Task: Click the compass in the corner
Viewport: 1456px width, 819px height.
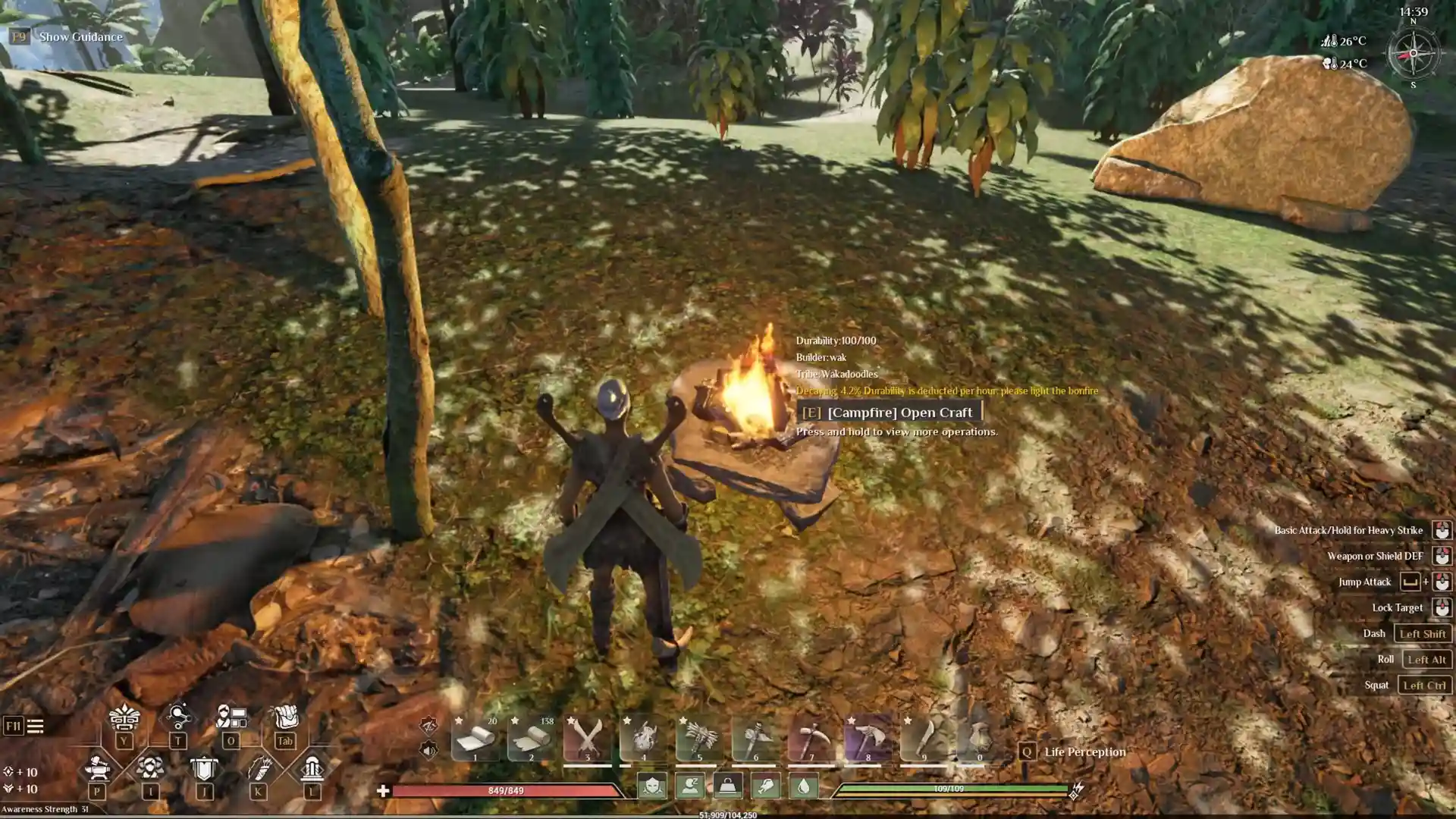Action: [x=1413, y=53]
